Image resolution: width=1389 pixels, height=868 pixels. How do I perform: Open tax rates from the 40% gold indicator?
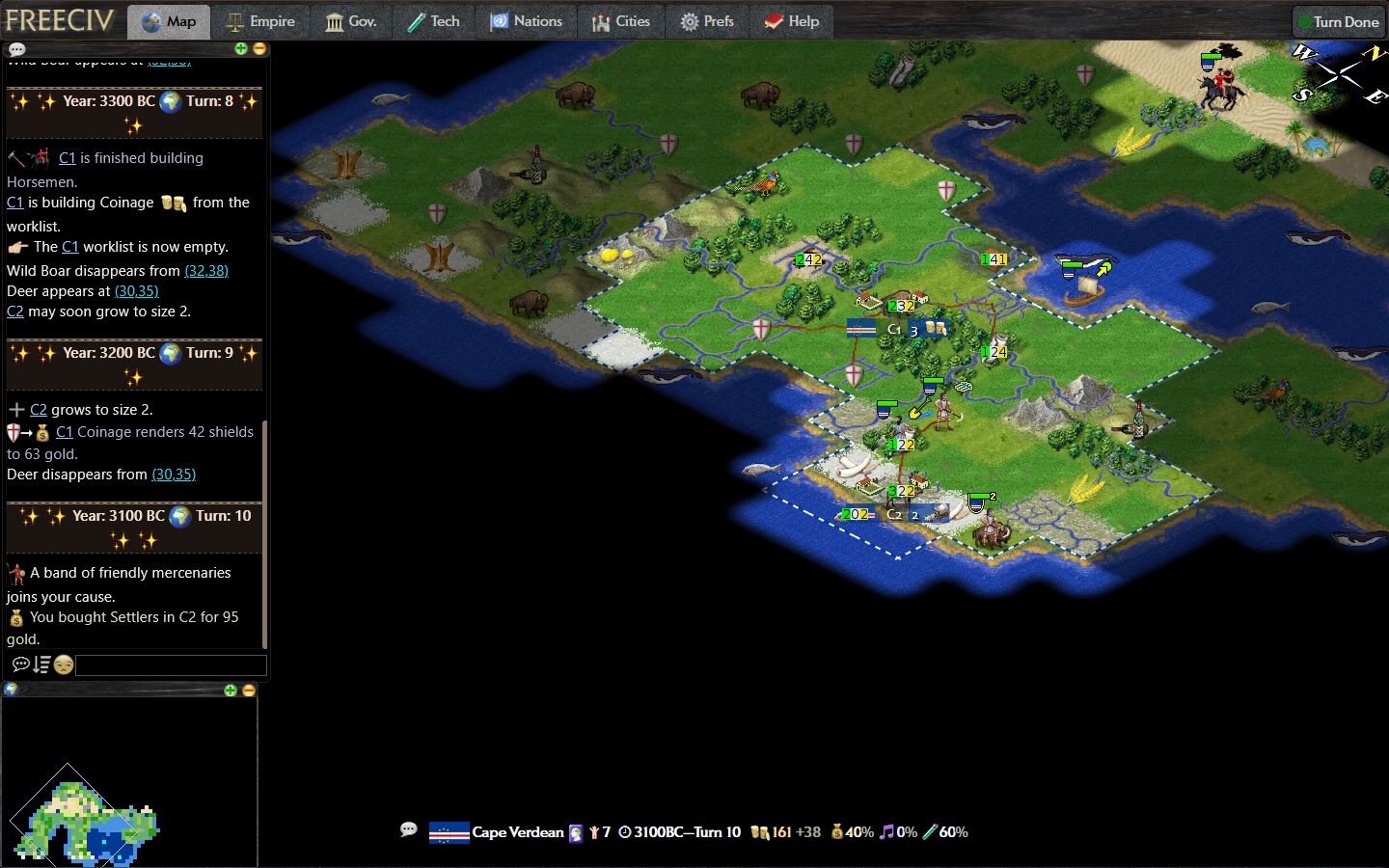click(x=853, y=832)
